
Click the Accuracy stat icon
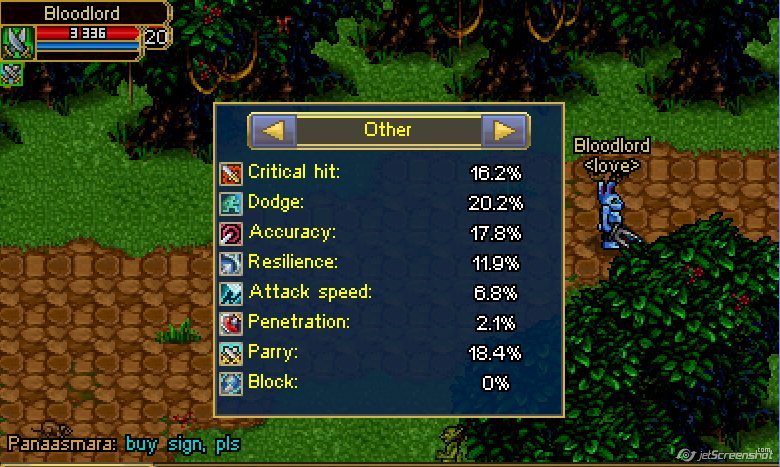[231, 233]
